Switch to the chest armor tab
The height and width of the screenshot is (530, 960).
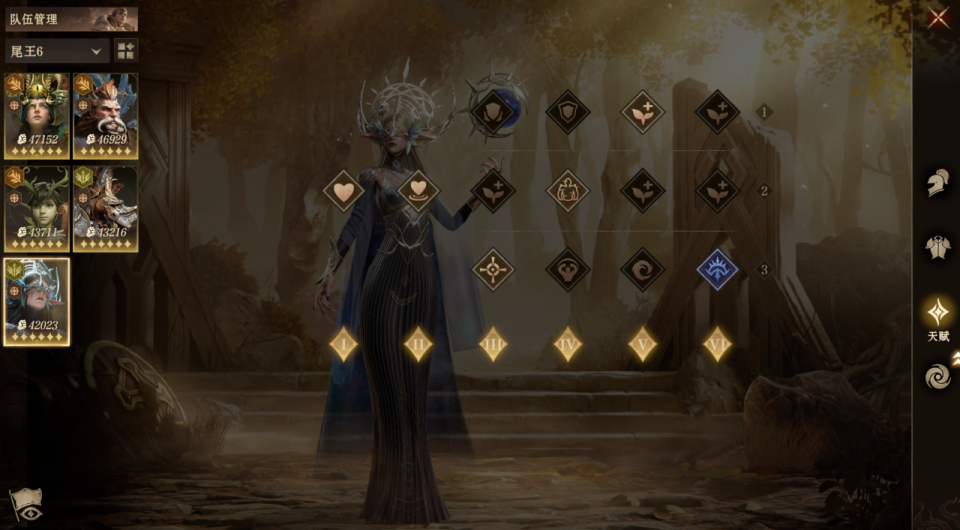point(937,247)
